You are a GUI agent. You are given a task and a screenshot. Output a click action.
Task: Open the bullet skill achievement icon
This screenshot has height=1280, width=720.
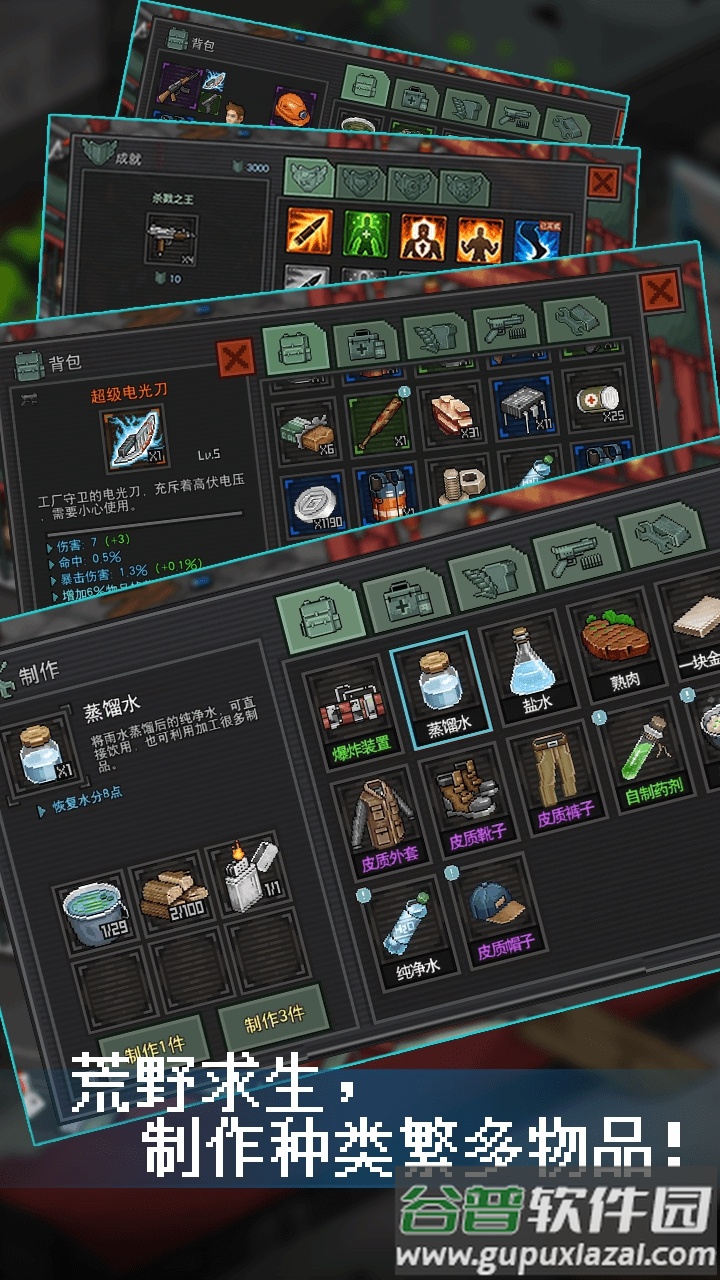[x=309, y=232]
